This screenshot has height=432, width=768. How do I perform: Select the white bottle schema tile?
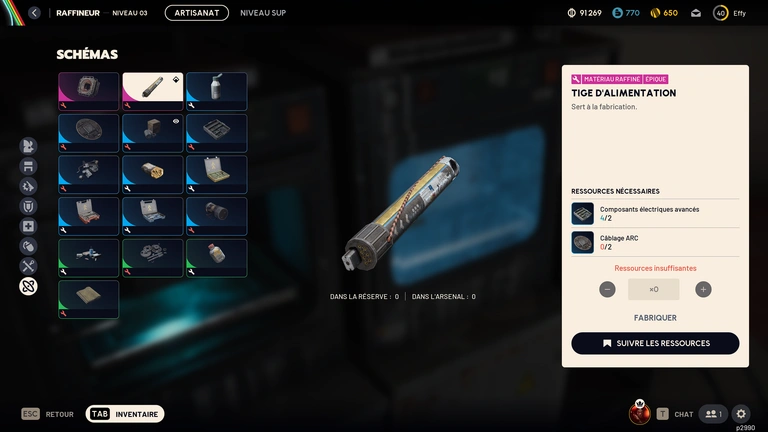(216, 90)
